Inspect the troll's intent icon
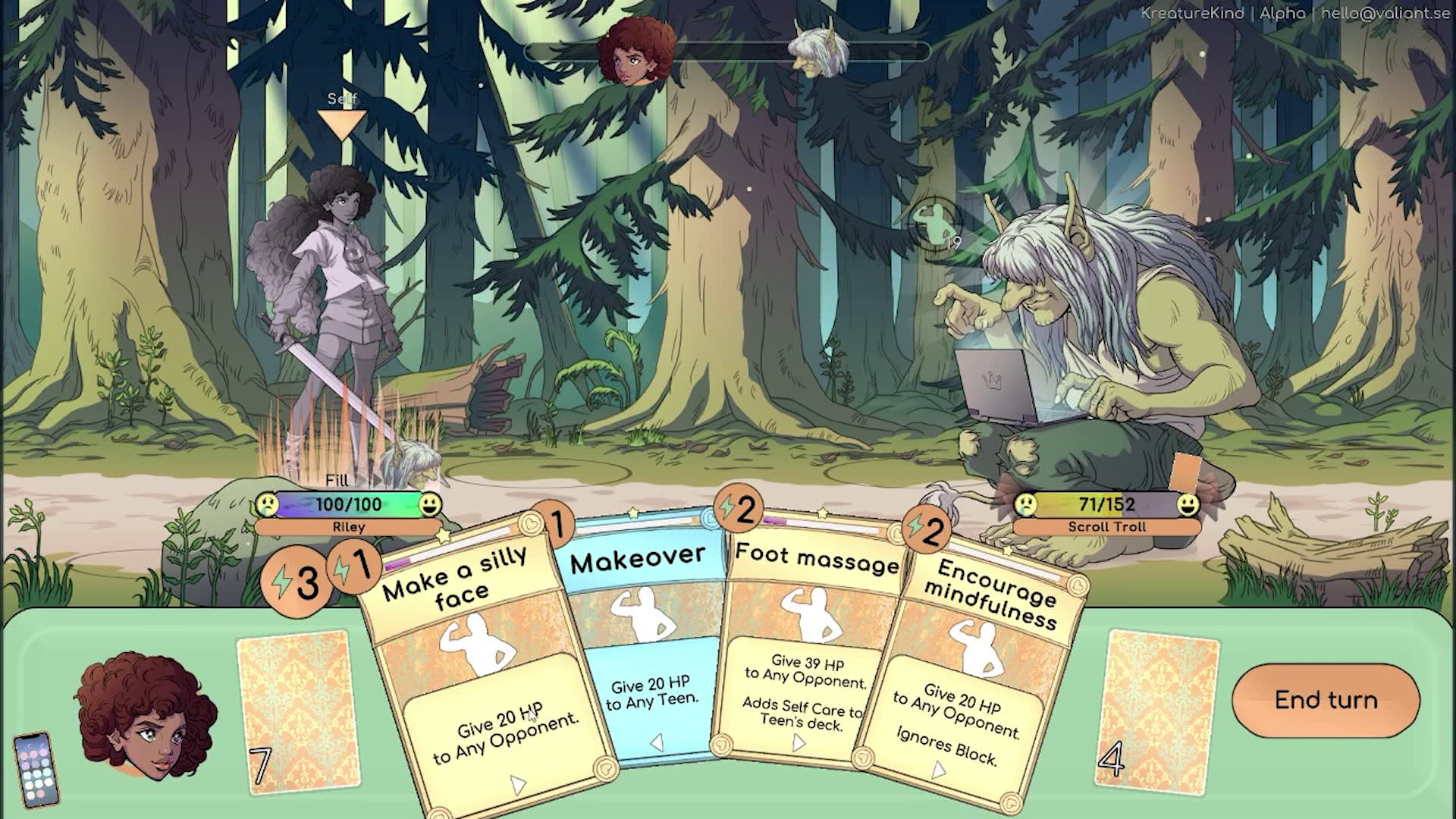 [934, 221]
